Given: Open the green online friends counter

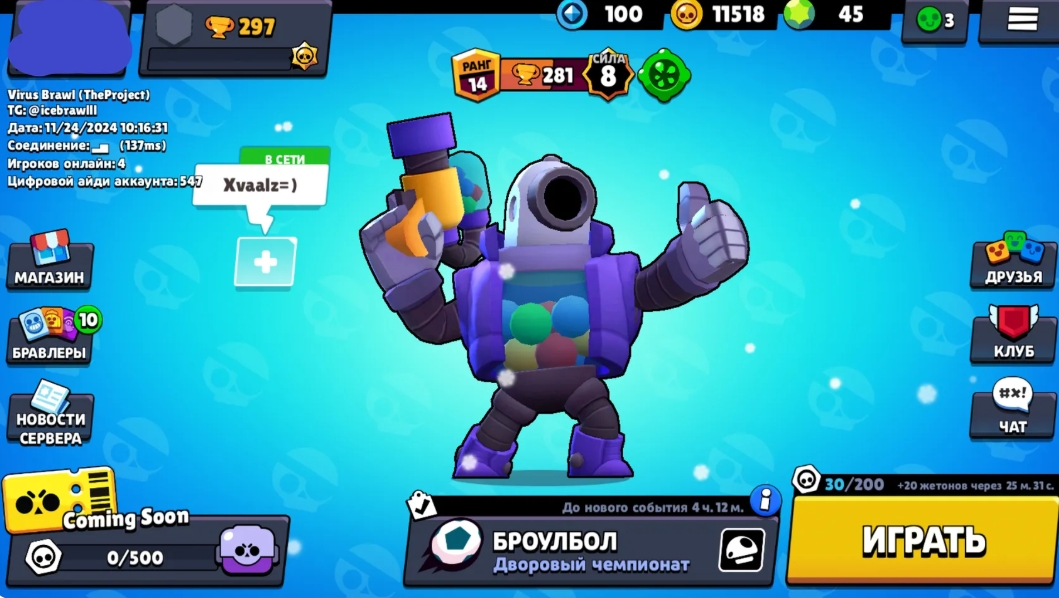Looking at the screenshot, I should (934, 20).
